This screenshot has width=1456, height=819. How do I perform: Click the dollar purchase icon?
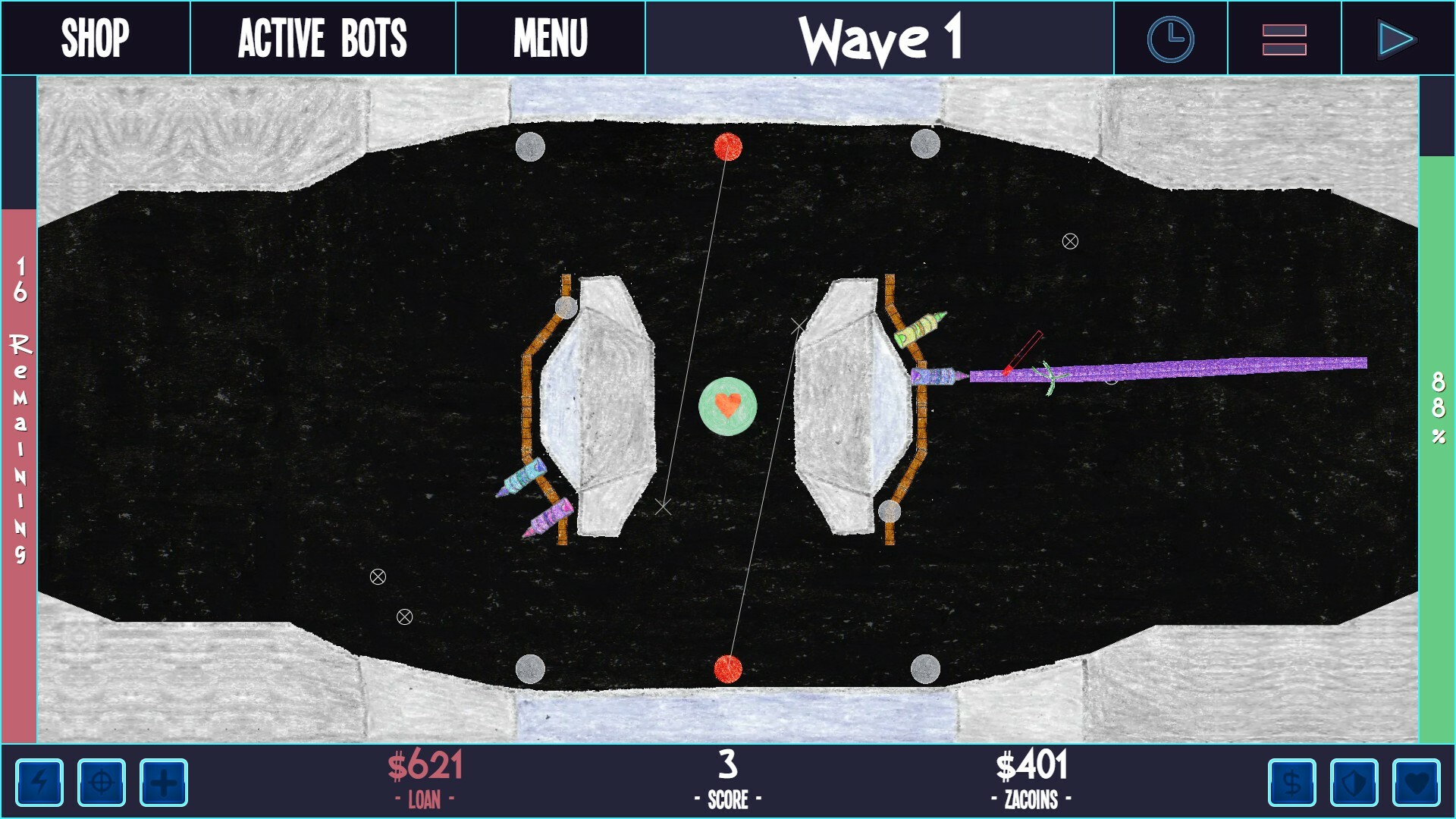pos(1291,783)
